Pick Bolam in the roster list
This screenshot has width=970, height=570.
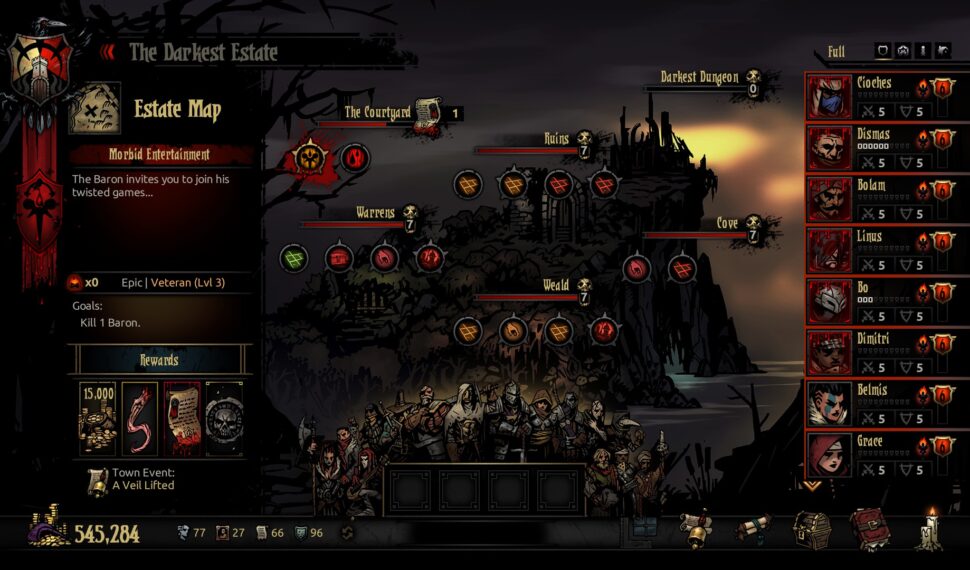[x=828, y=199]
